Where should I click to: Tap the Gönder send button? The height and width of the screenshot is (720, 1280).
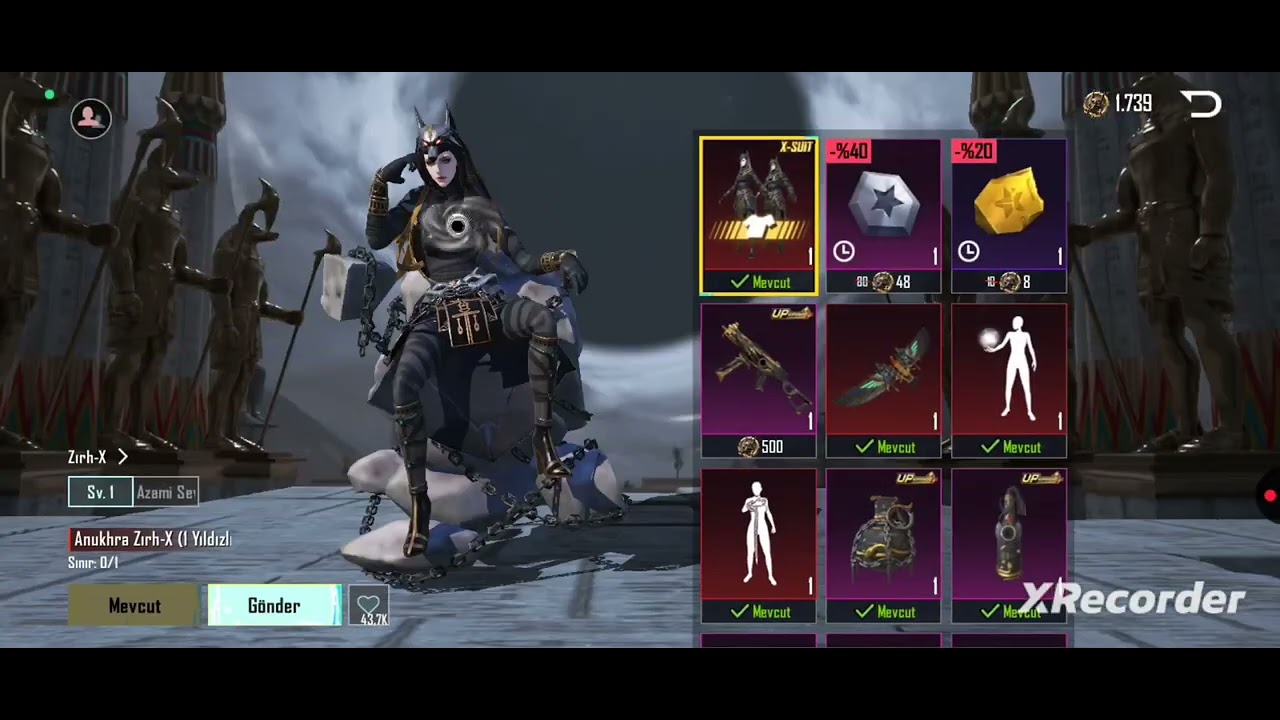(x=274, y=606)
